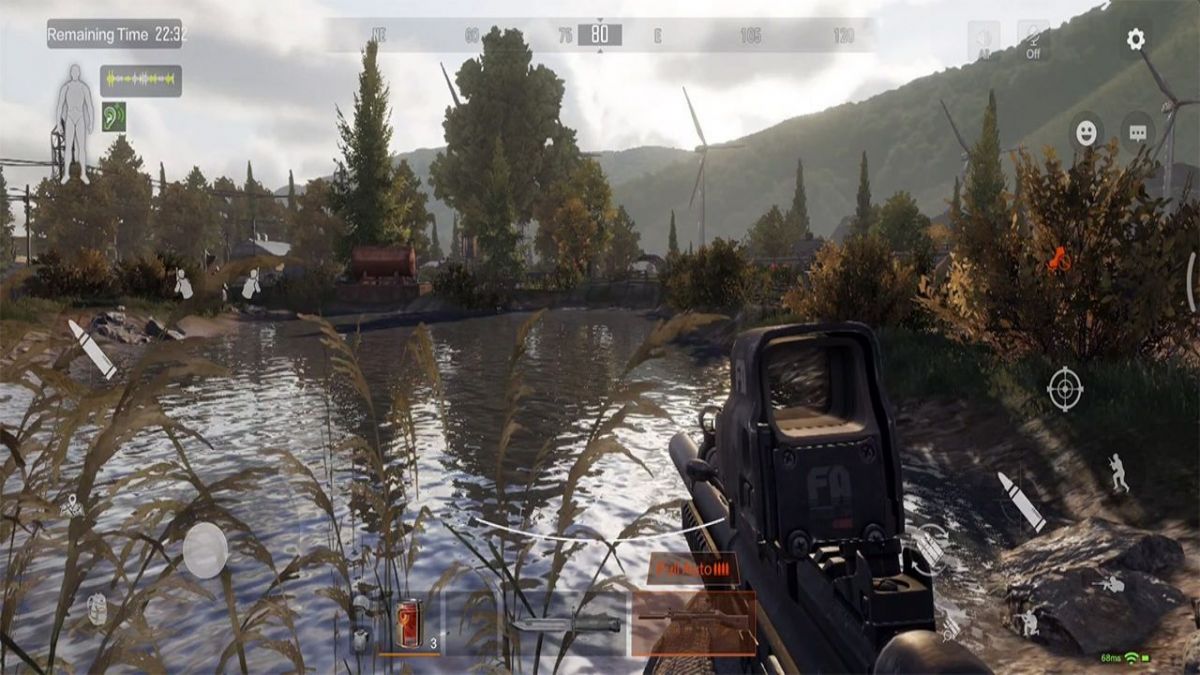1200x675 pixels.
Task: Toggle the green ear hearing icon
Action: [114, 116]
